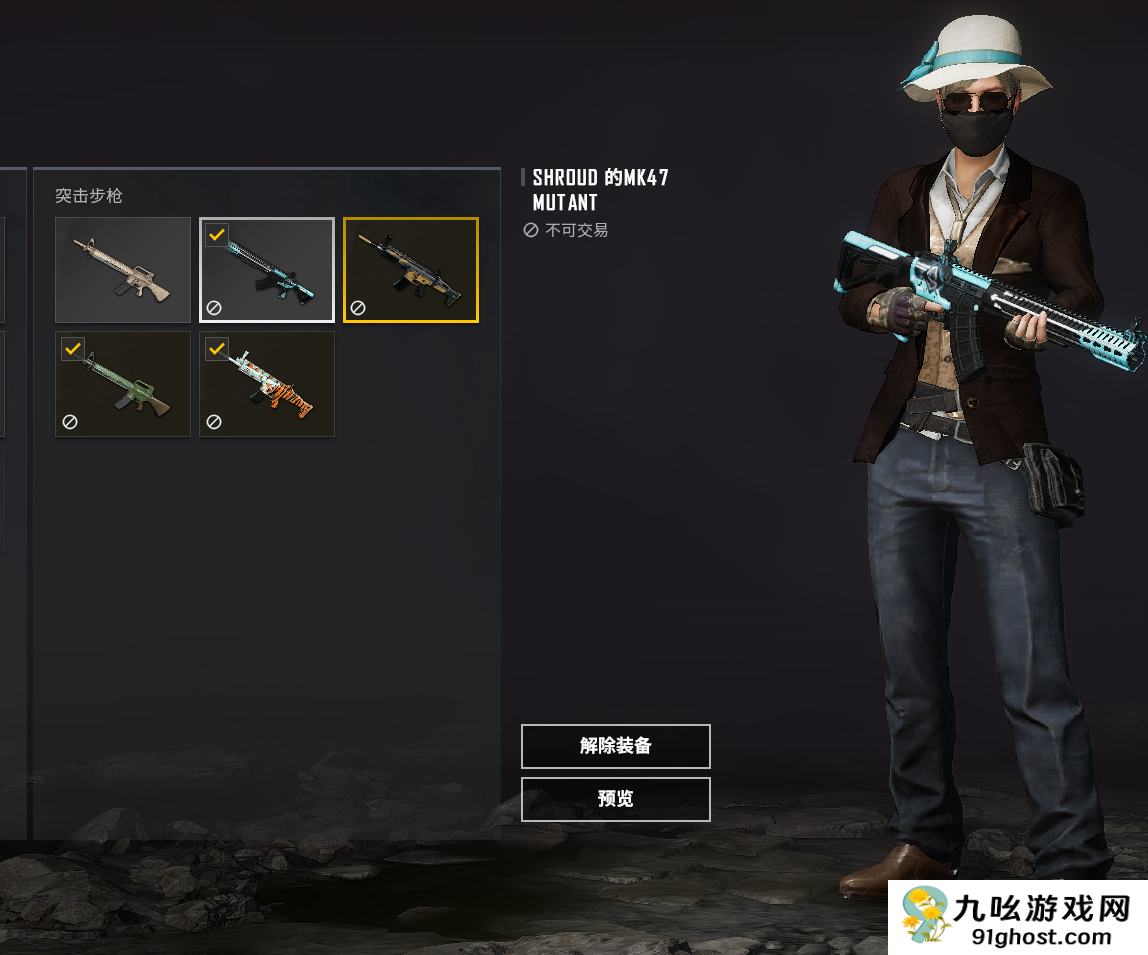Open the 预览 preview button
The width and height of the screenshot is (1148, 955).
(615, 799)
